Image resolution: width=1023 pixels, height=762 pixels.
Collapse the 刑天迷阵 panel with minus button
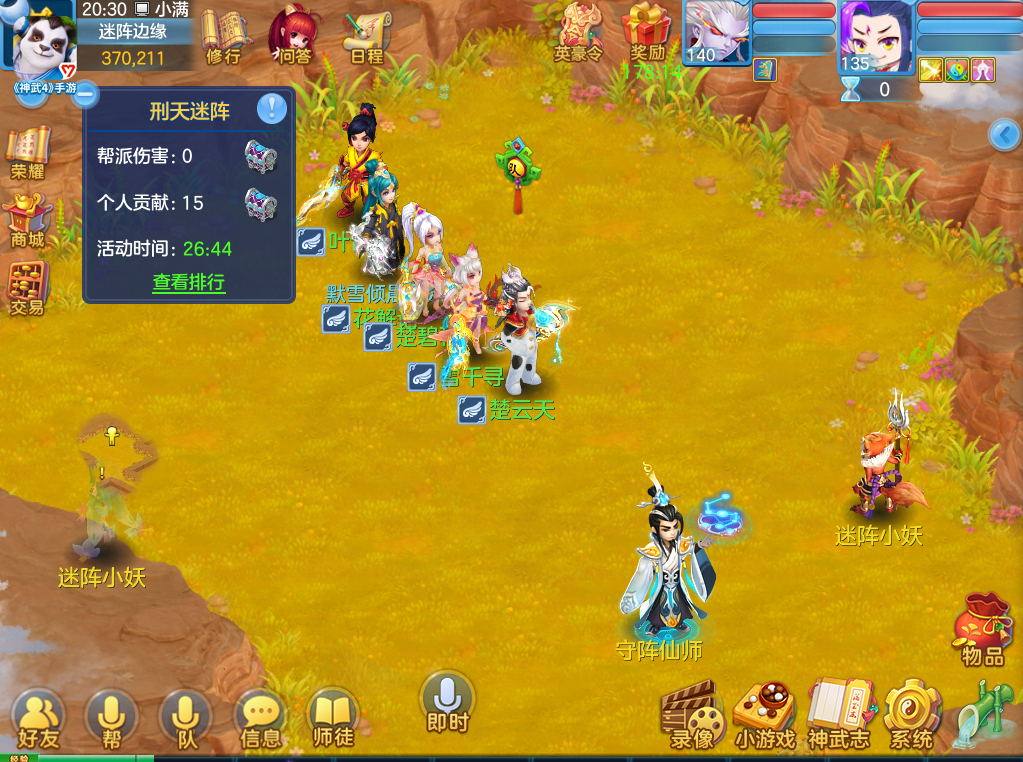tap(85, 95)
